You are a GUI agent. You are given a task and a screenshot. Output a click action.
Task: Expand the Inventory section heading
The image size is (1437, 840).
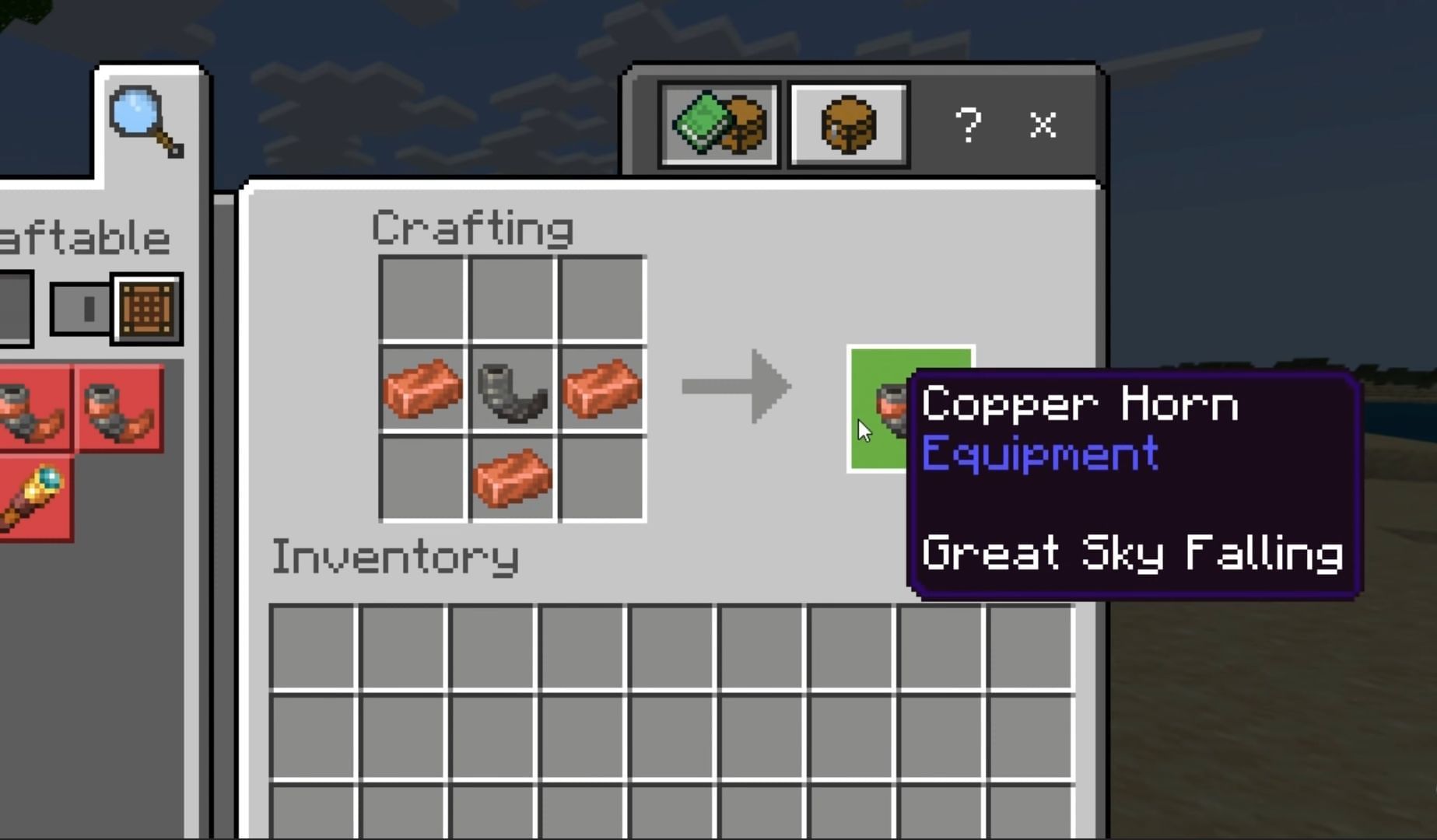click(396, 557)
